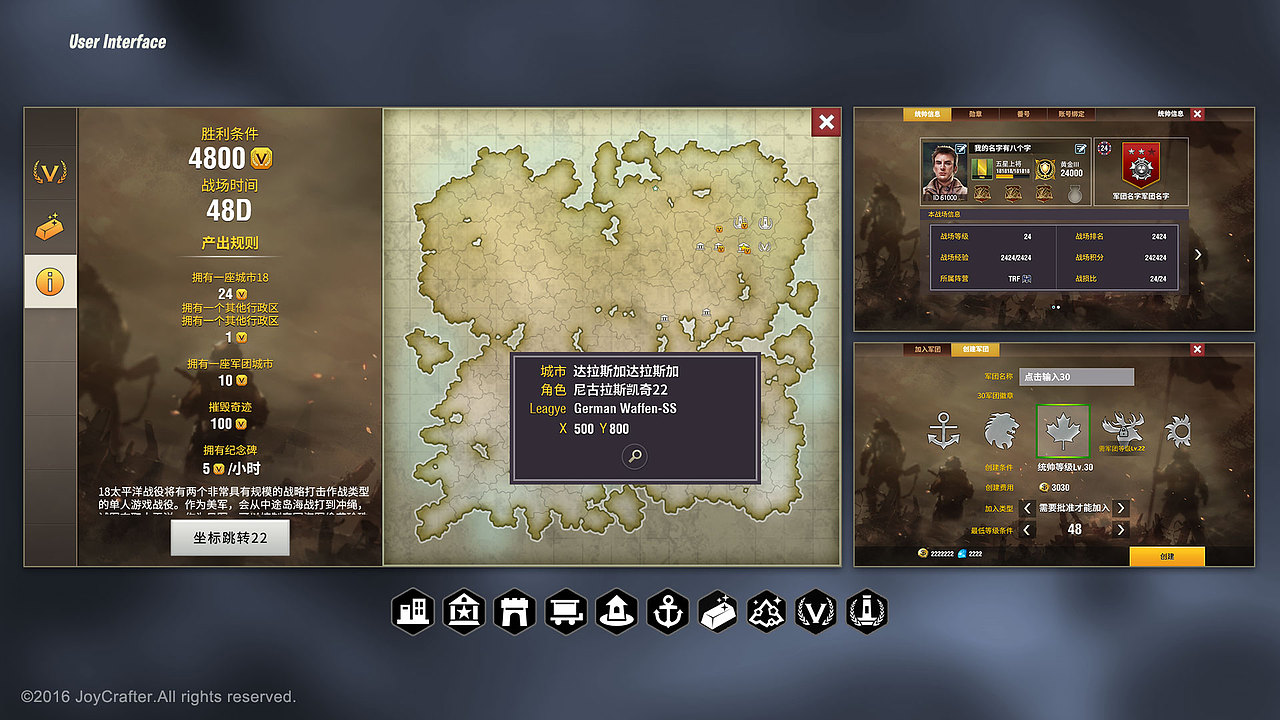Click the magnifier icon on the city popup
The image size is (1280, 720).
click(x=637, y=456)
